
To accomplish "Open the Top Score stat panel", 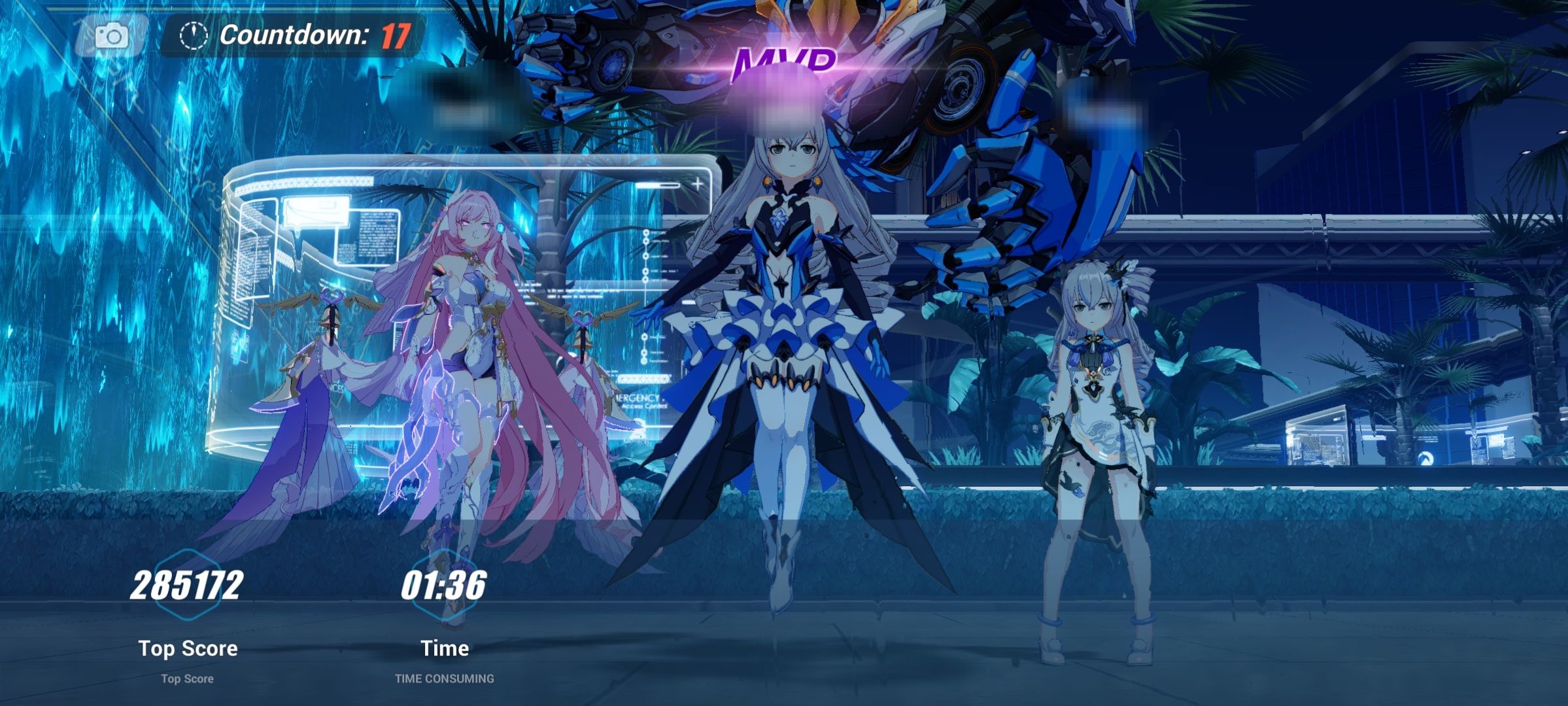I will 187,648.
